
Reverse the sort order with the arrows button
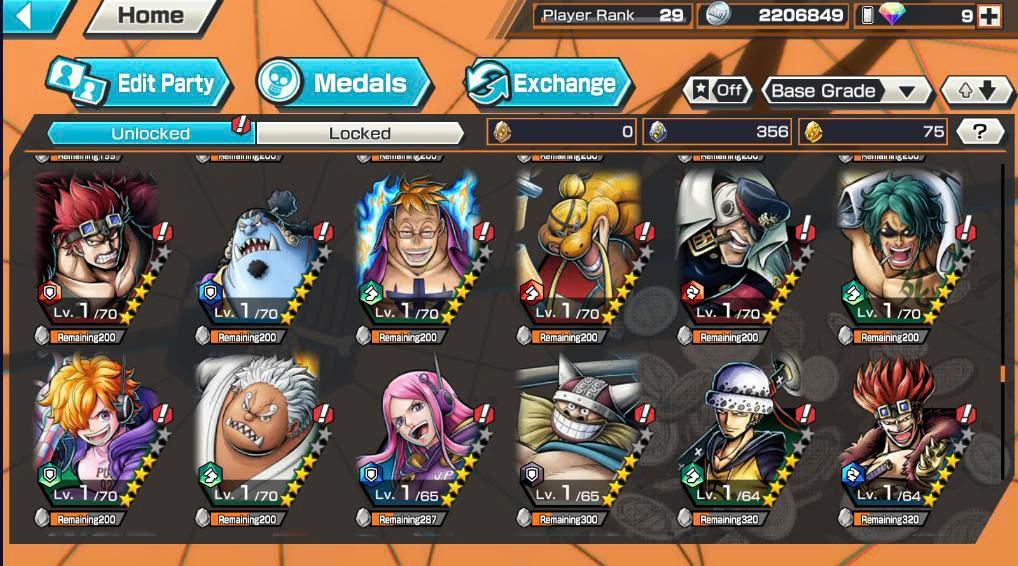[977, 91]
